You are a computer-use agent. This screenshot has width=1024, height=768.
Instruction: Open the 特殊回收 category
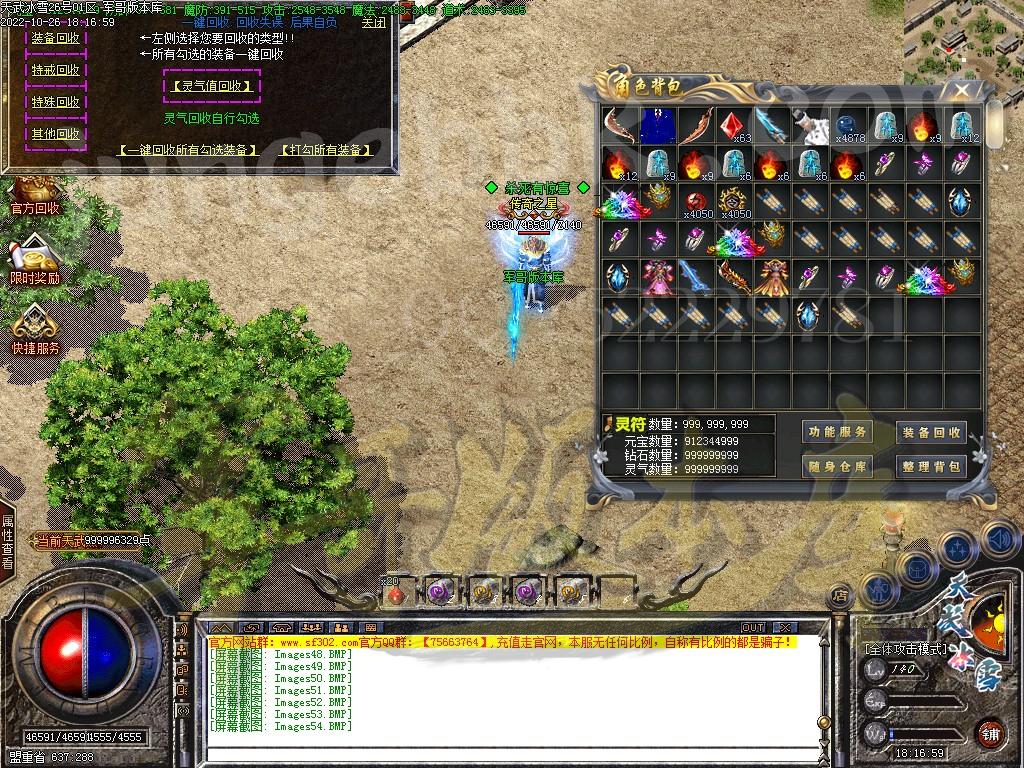55,102
